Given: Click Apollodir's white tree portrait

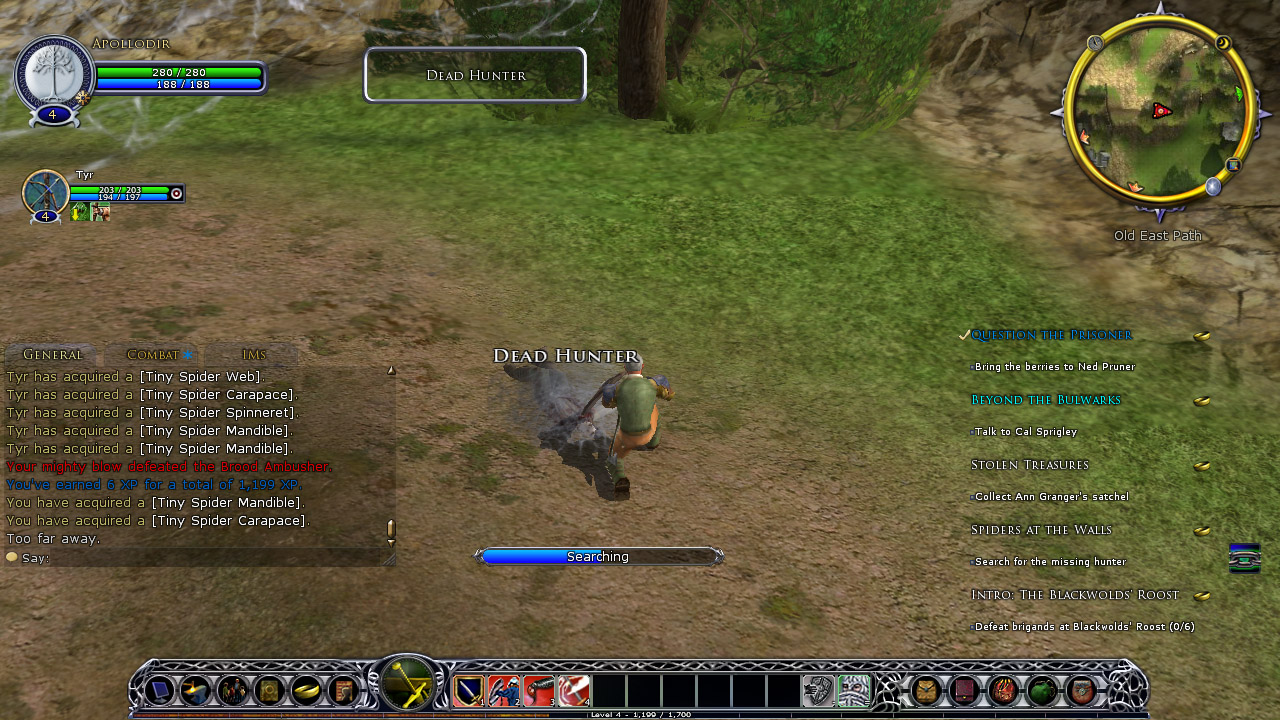Looking at the screenshot, I should pyautogui.click(x=54, y=76).
